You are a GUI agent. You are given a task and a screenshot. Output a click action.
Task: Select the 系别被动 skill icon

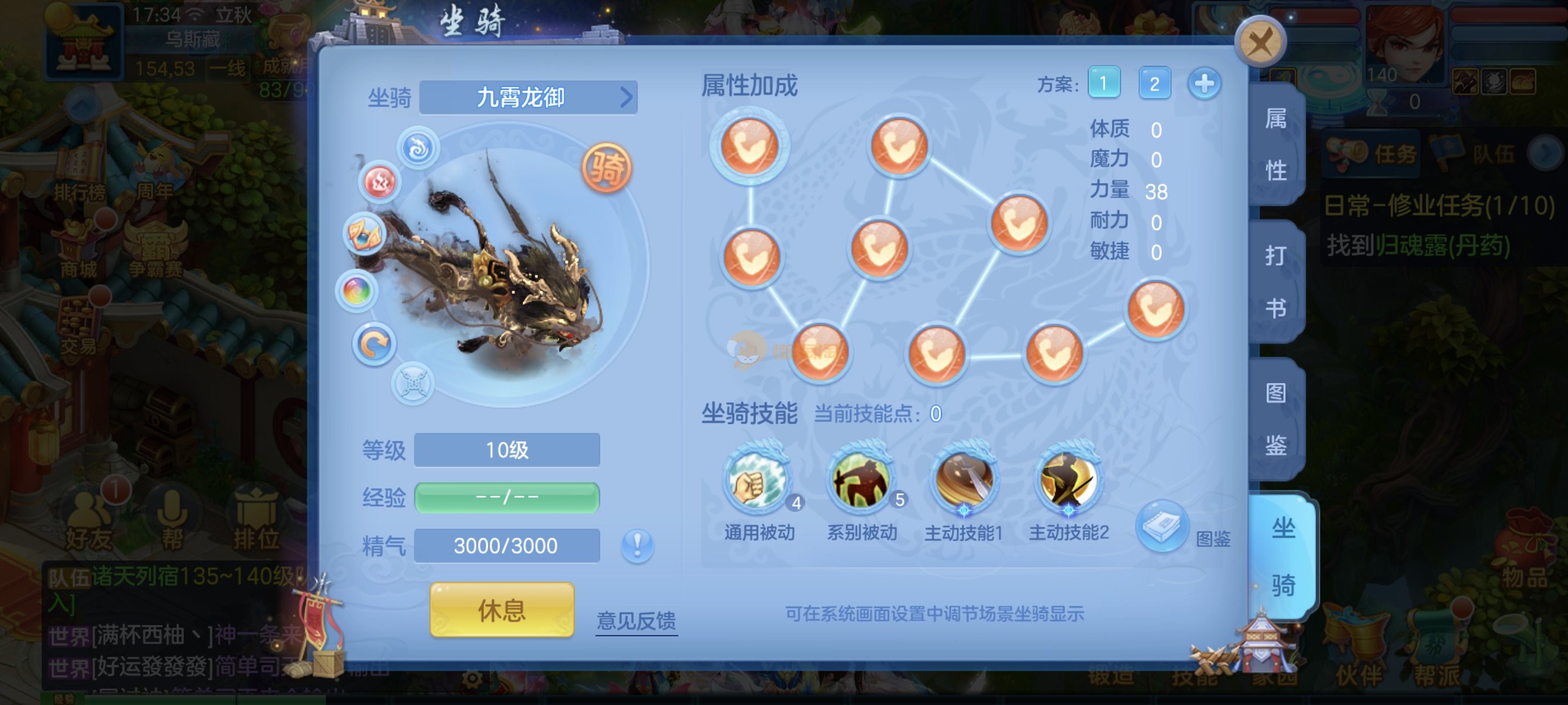click(x=862, y=481)
